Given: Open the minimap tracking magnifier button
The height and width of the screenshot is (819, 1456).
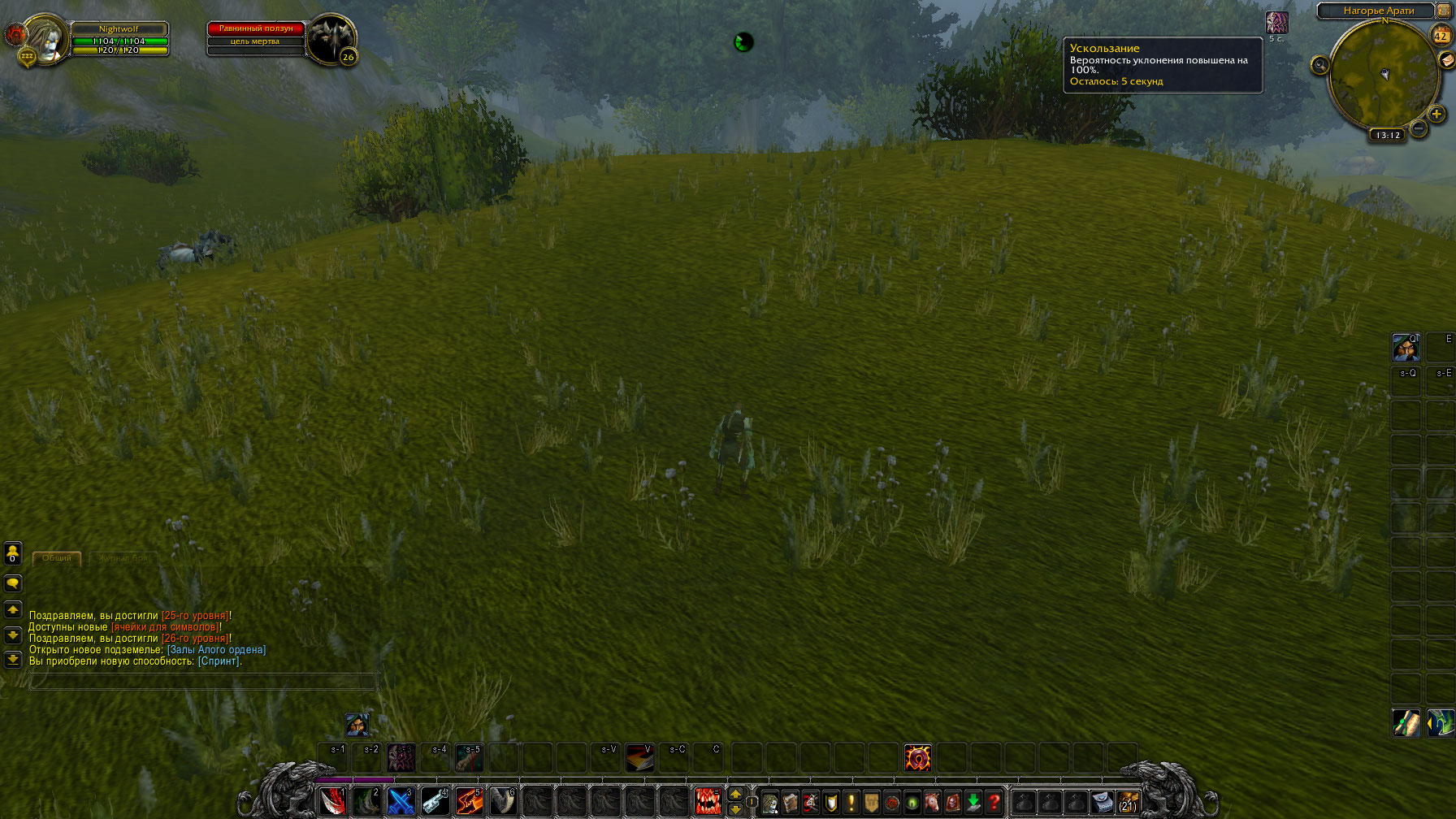Looking at the screenshot, I should pyautogui.click(x=1319, y=65).
